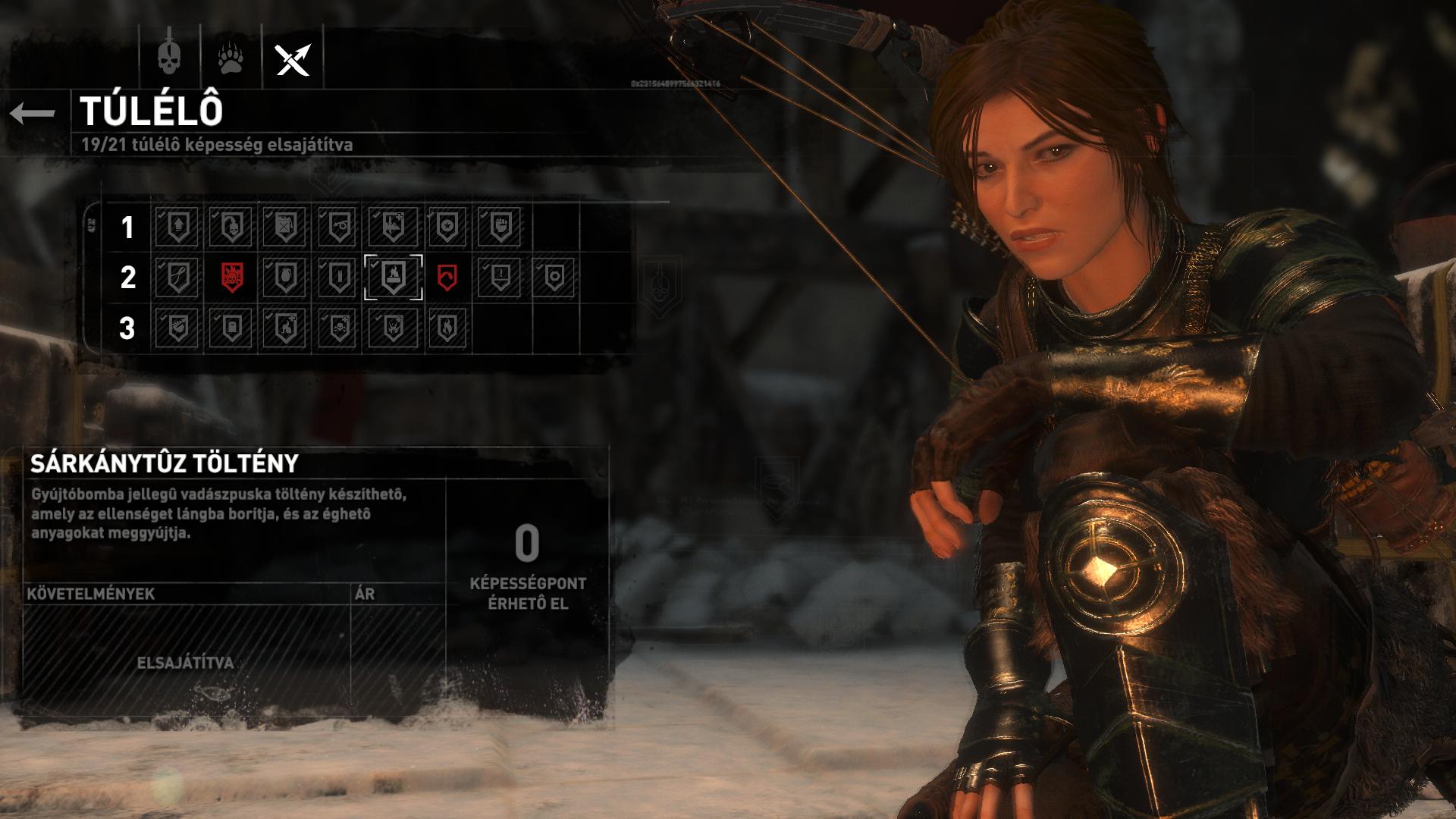
Task: Select the red locked skull skill
Action: click(232, 278)
